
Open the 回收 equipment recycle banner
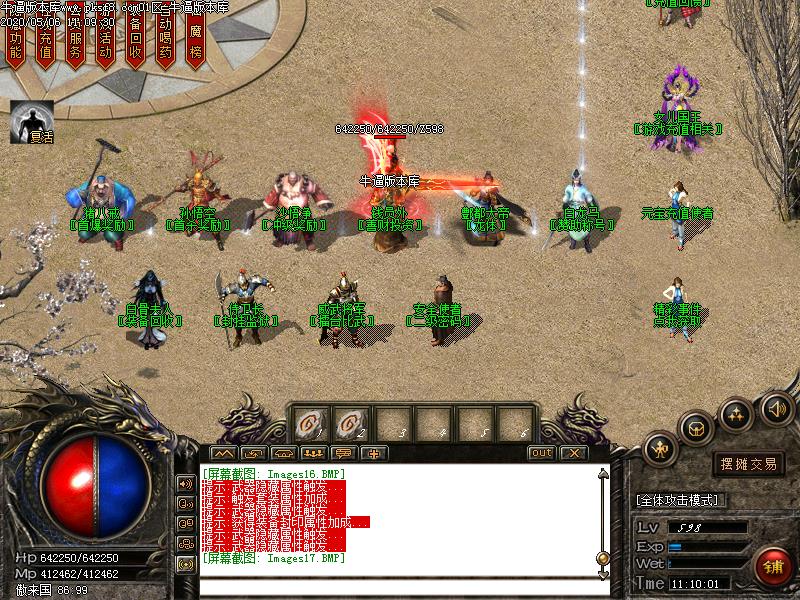coord(135,43)
